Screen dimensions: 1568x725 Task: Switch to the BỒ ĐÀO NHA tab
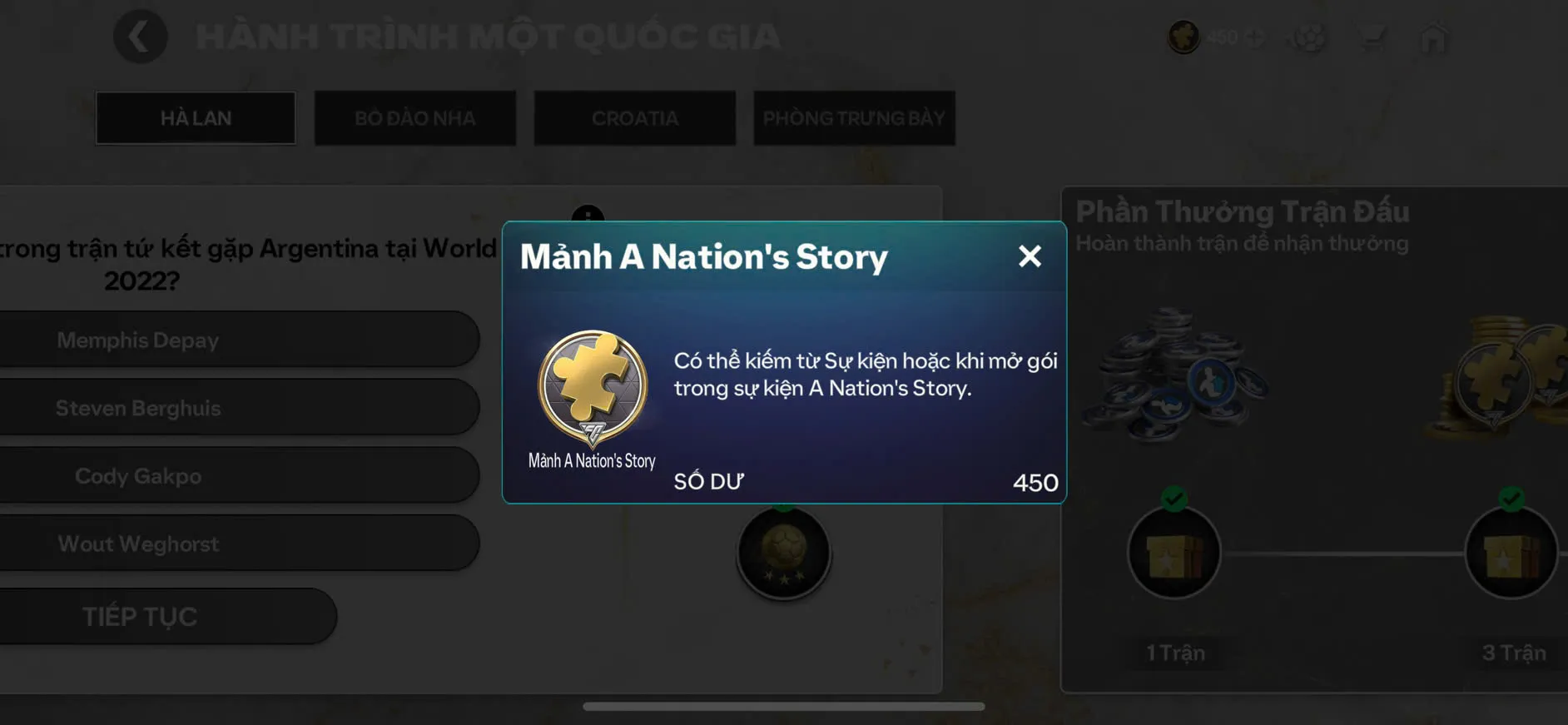415,117
